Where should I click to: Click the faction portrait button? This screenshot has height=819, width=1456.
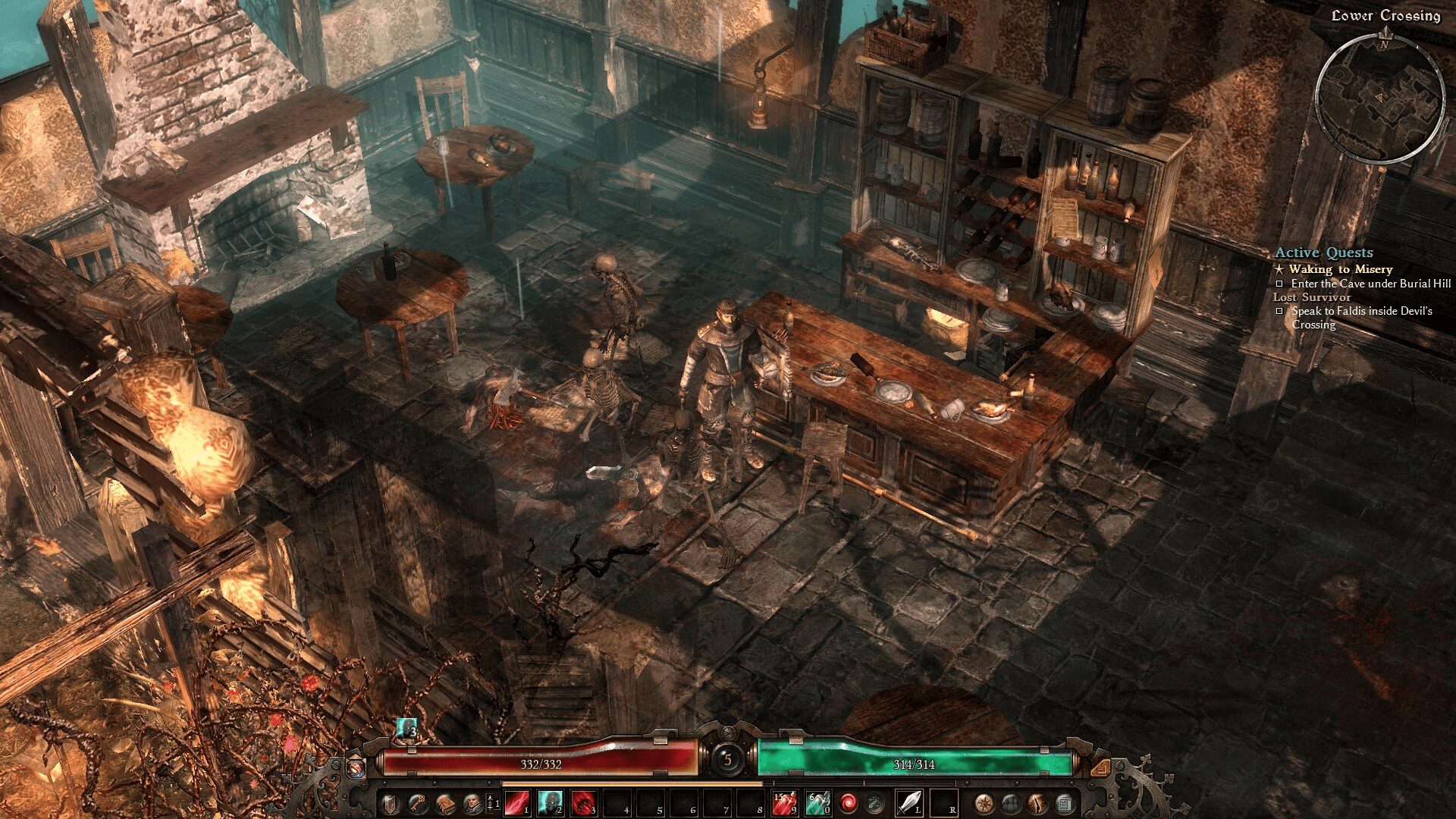pos(472,802)
